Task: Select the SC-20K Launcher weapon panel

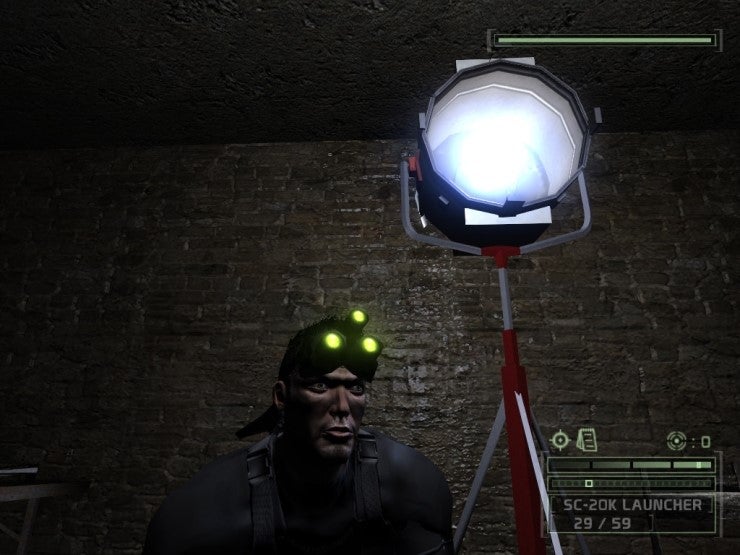Action: tap(632, 511)
